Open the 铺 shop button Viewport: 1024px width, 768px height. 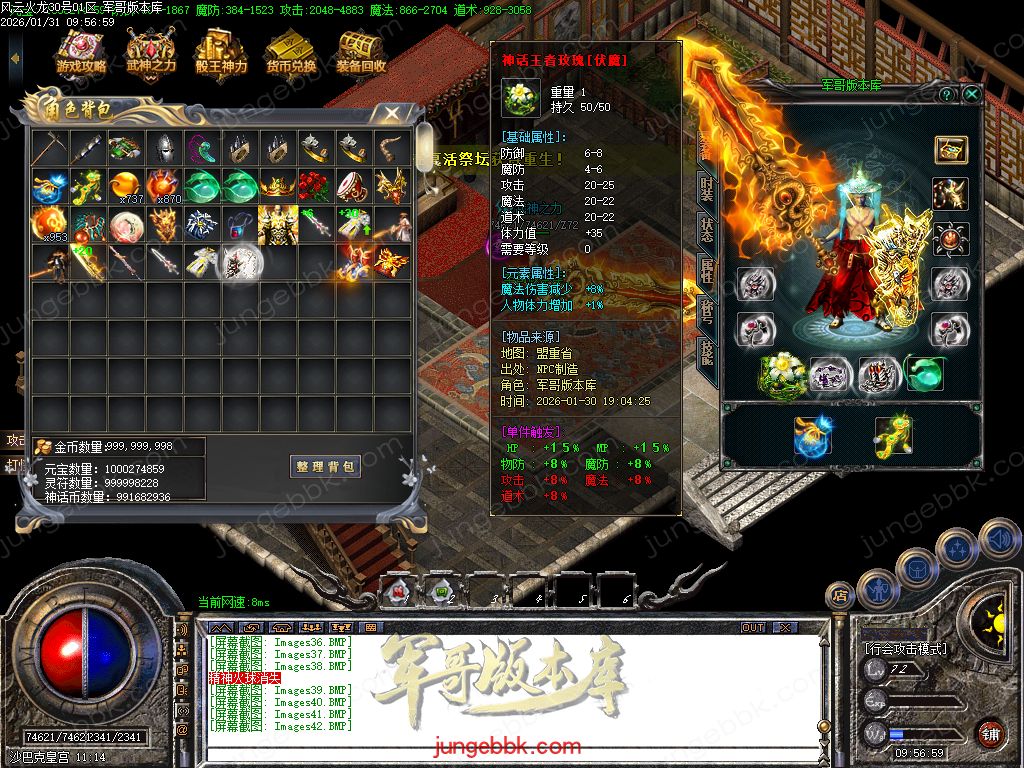(991, 732)
